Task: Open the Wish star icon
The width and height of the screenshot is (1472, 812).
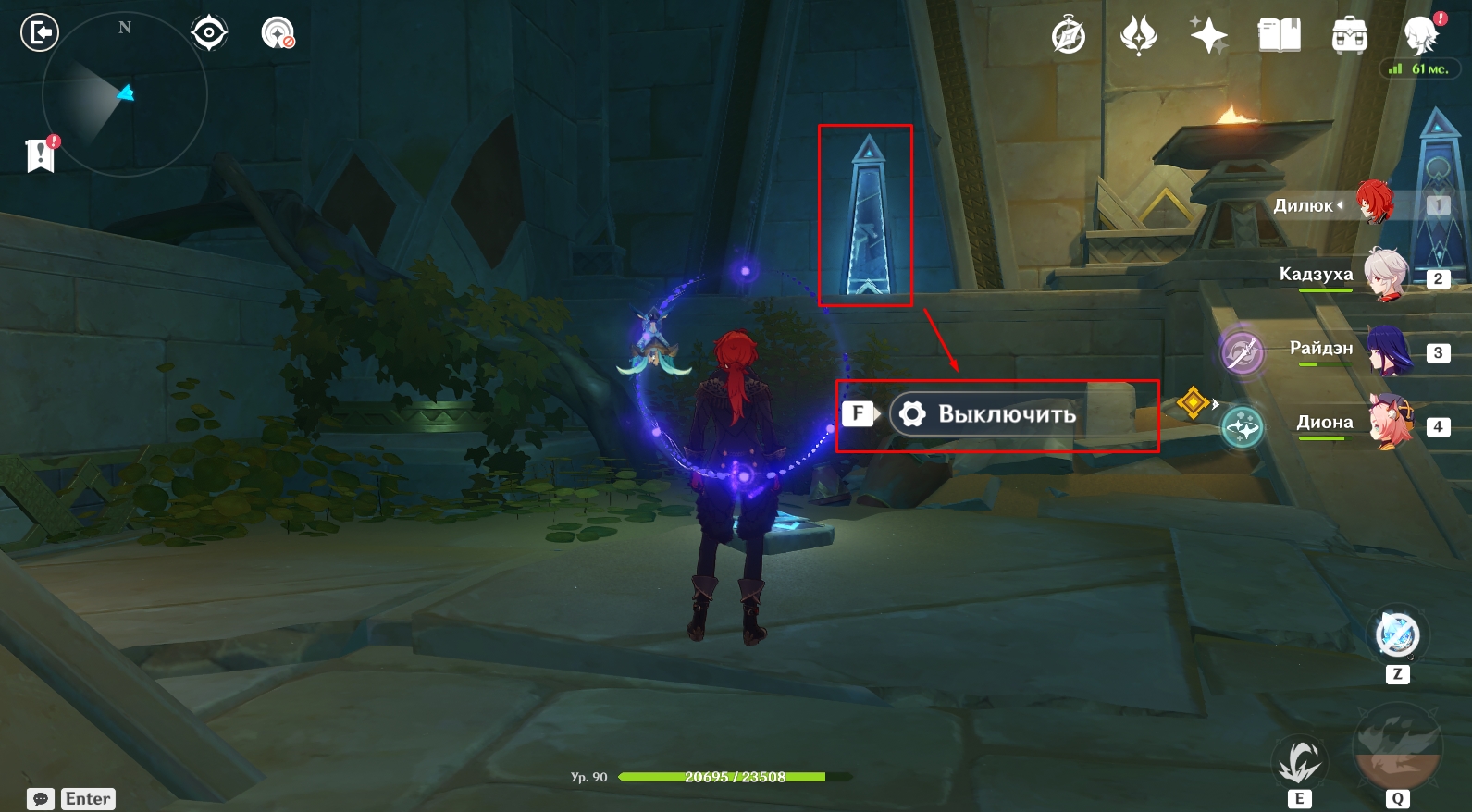Action: pyautogui.click(x=1208, y=37)
